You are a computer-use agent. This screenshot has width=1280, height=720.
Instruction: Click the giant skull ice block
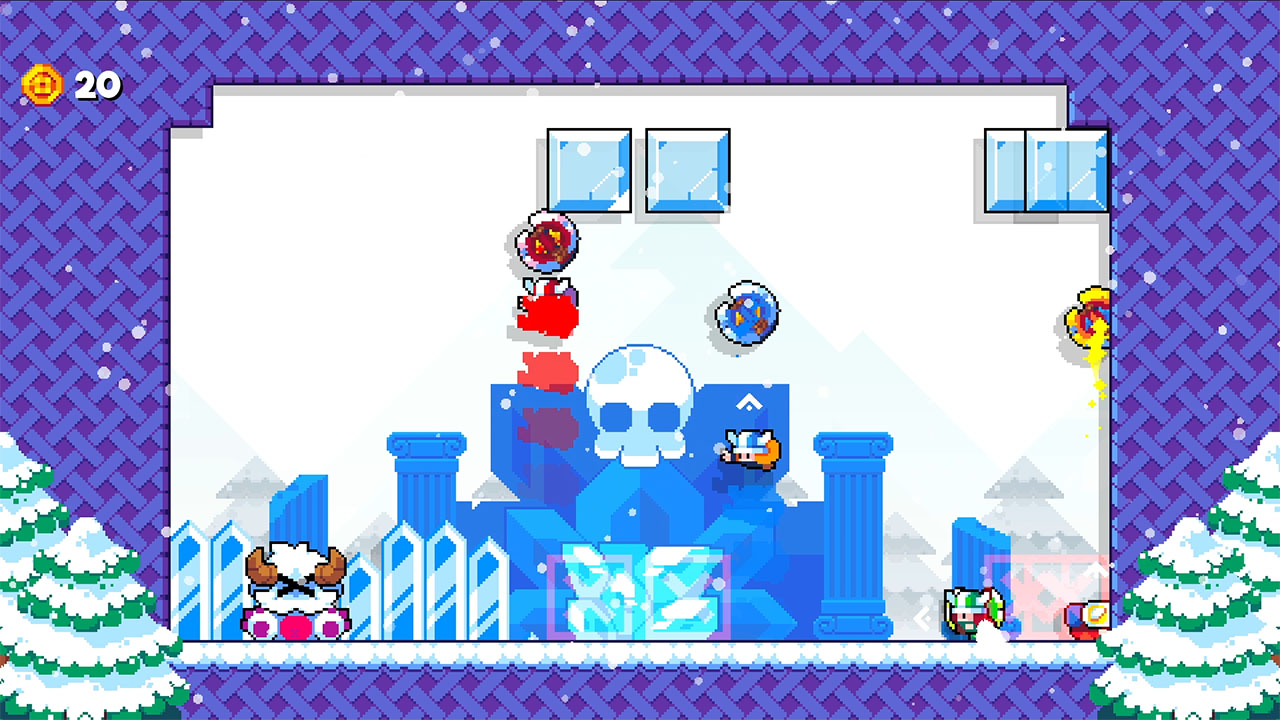pos(640,400)
